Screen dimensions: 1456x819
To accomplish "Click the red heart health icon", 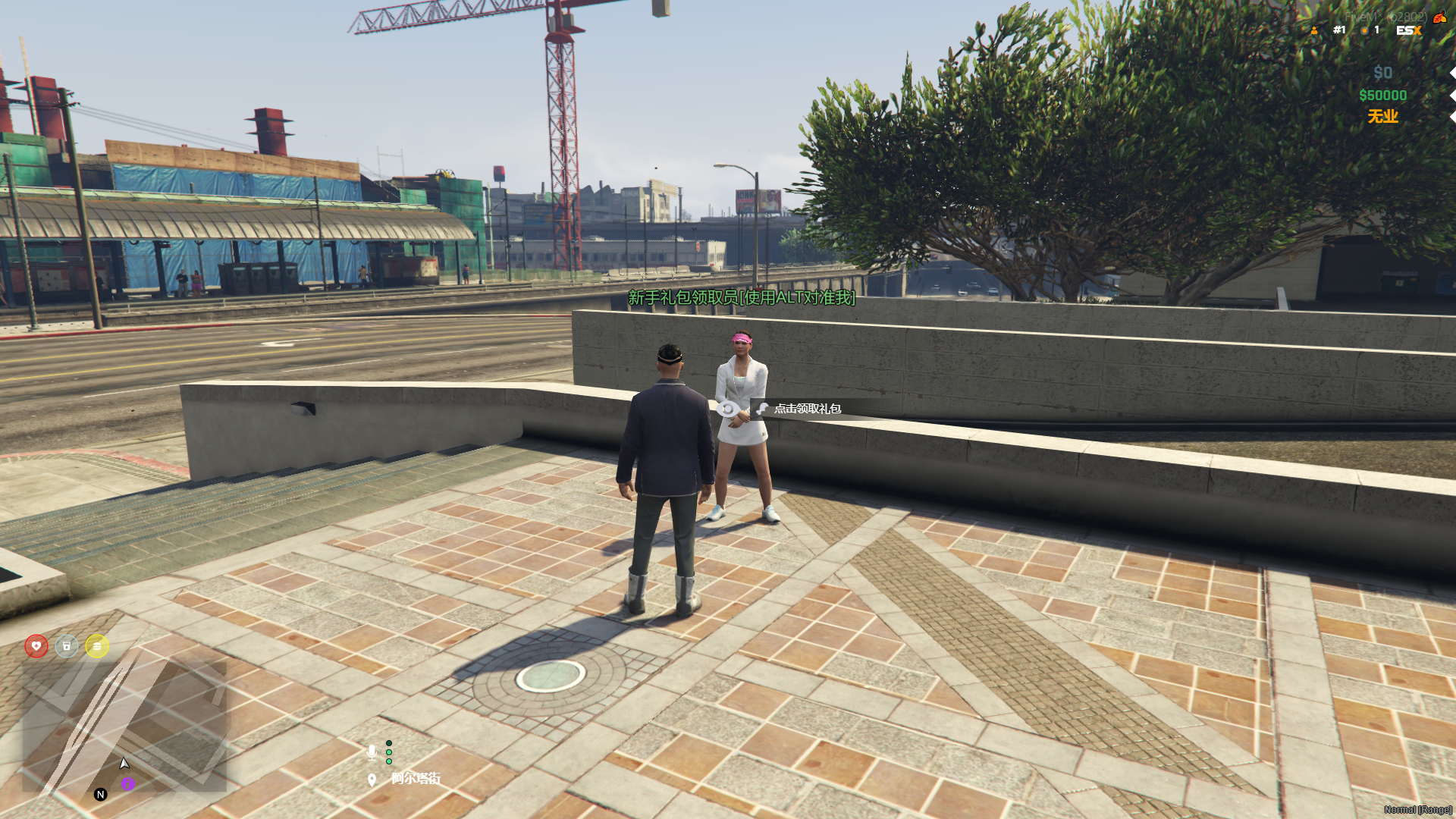I will coord(36,646).
